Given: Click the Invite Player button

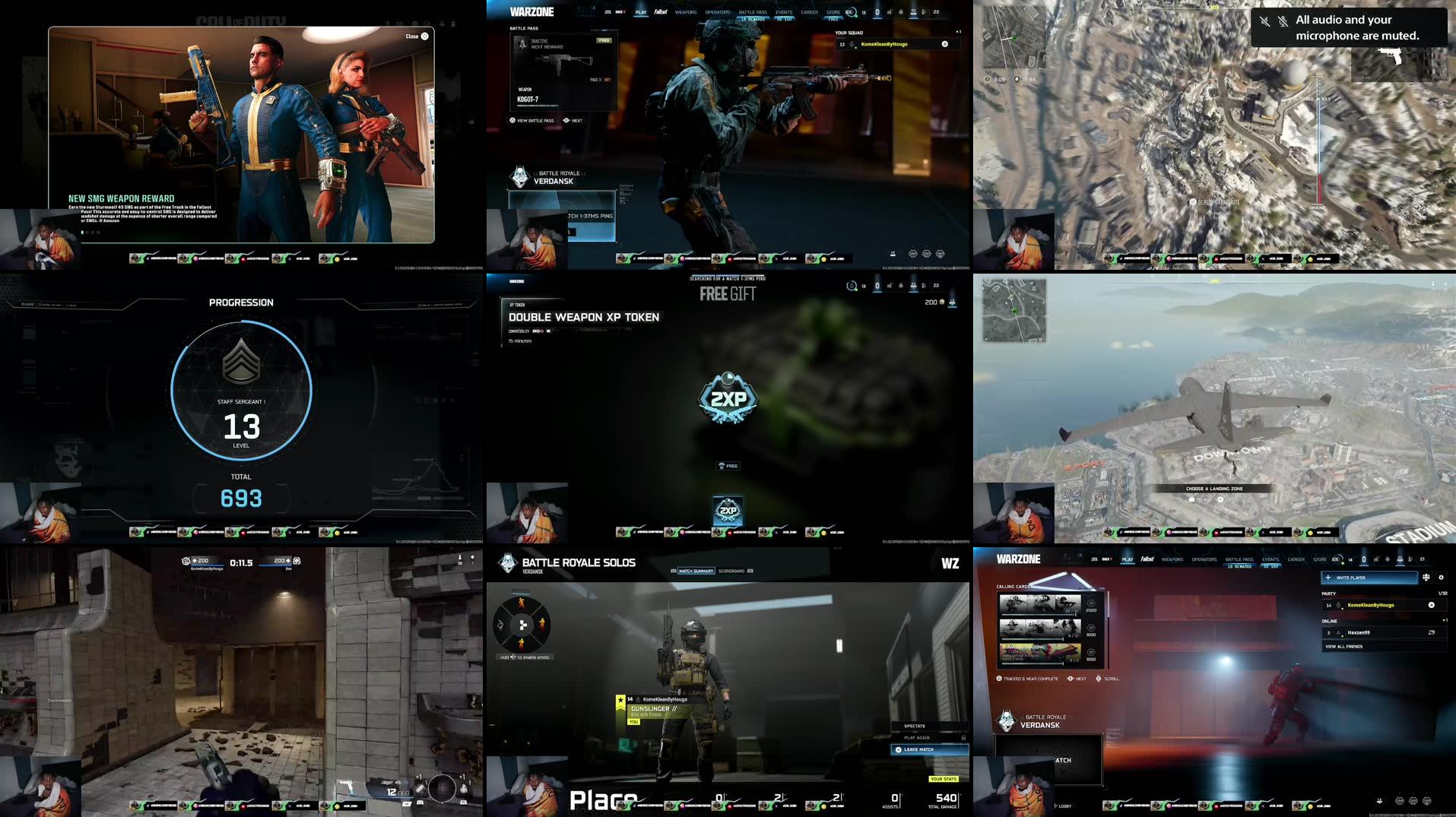Looking at the screenshot, I should [x=1369, y=578].
